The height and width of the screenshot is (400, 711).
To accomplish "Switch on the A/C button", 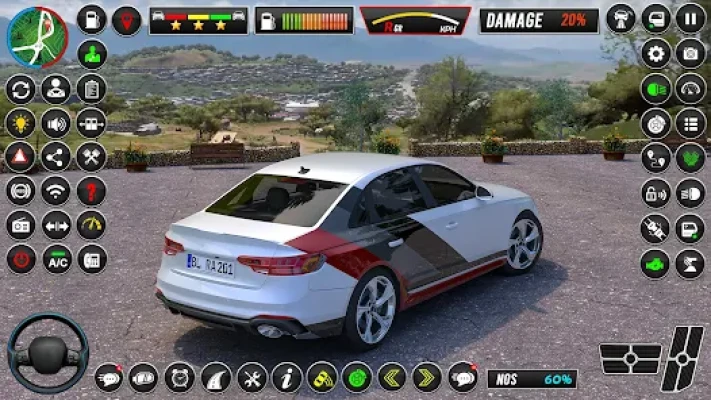I will 56,259.
